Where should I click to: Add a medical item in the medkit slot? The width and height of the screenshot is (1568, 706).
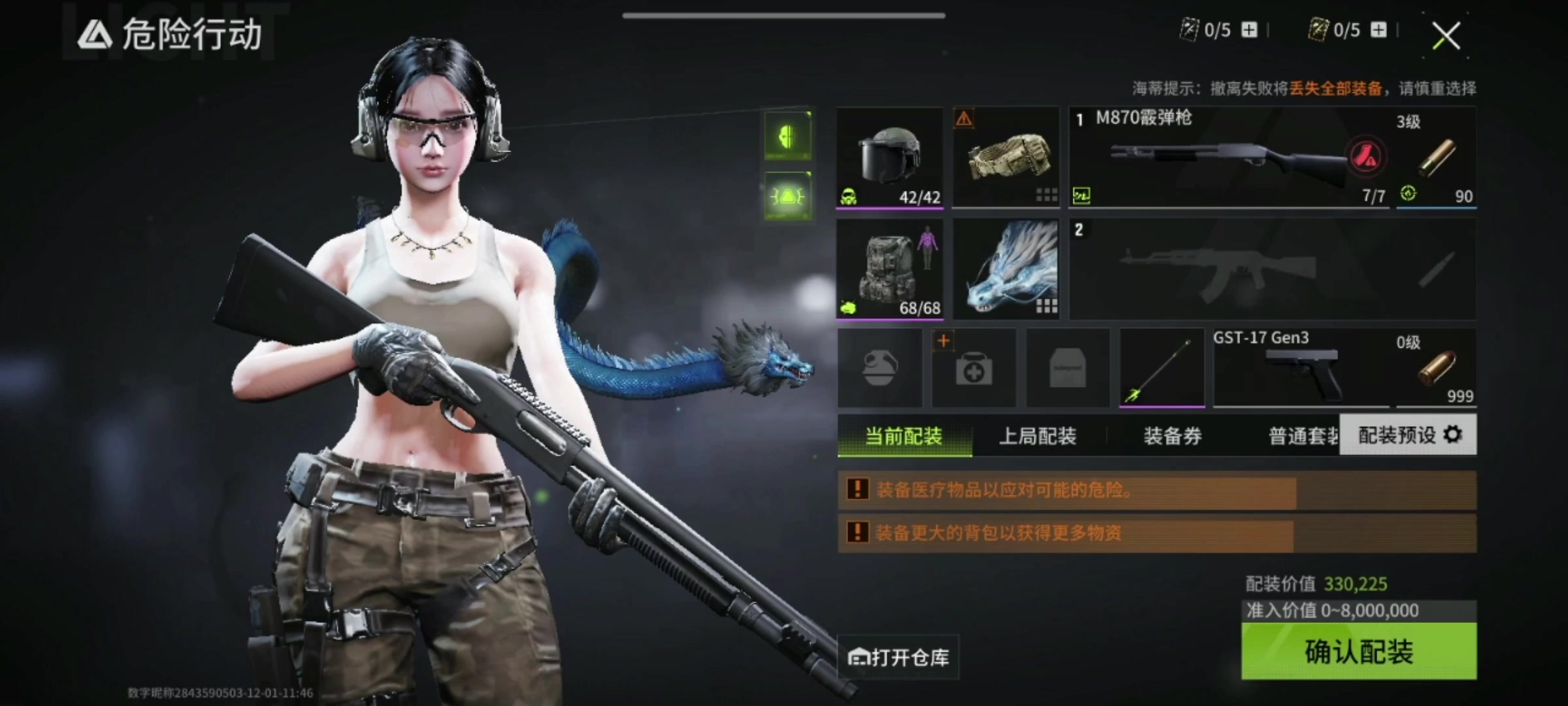coord(973,369)
